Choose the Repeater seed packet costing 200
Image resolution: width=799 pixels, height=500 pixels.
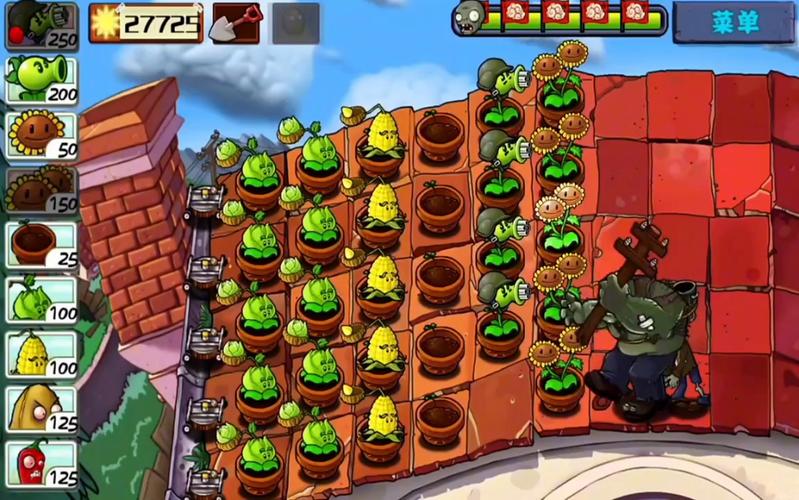pos(42,78)
